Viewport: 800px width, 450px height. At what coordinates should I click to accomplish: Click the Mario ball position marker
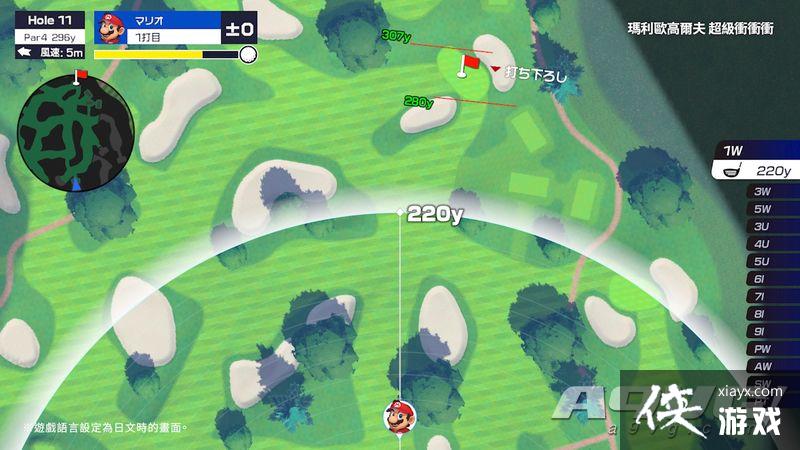tap(400, 414)
